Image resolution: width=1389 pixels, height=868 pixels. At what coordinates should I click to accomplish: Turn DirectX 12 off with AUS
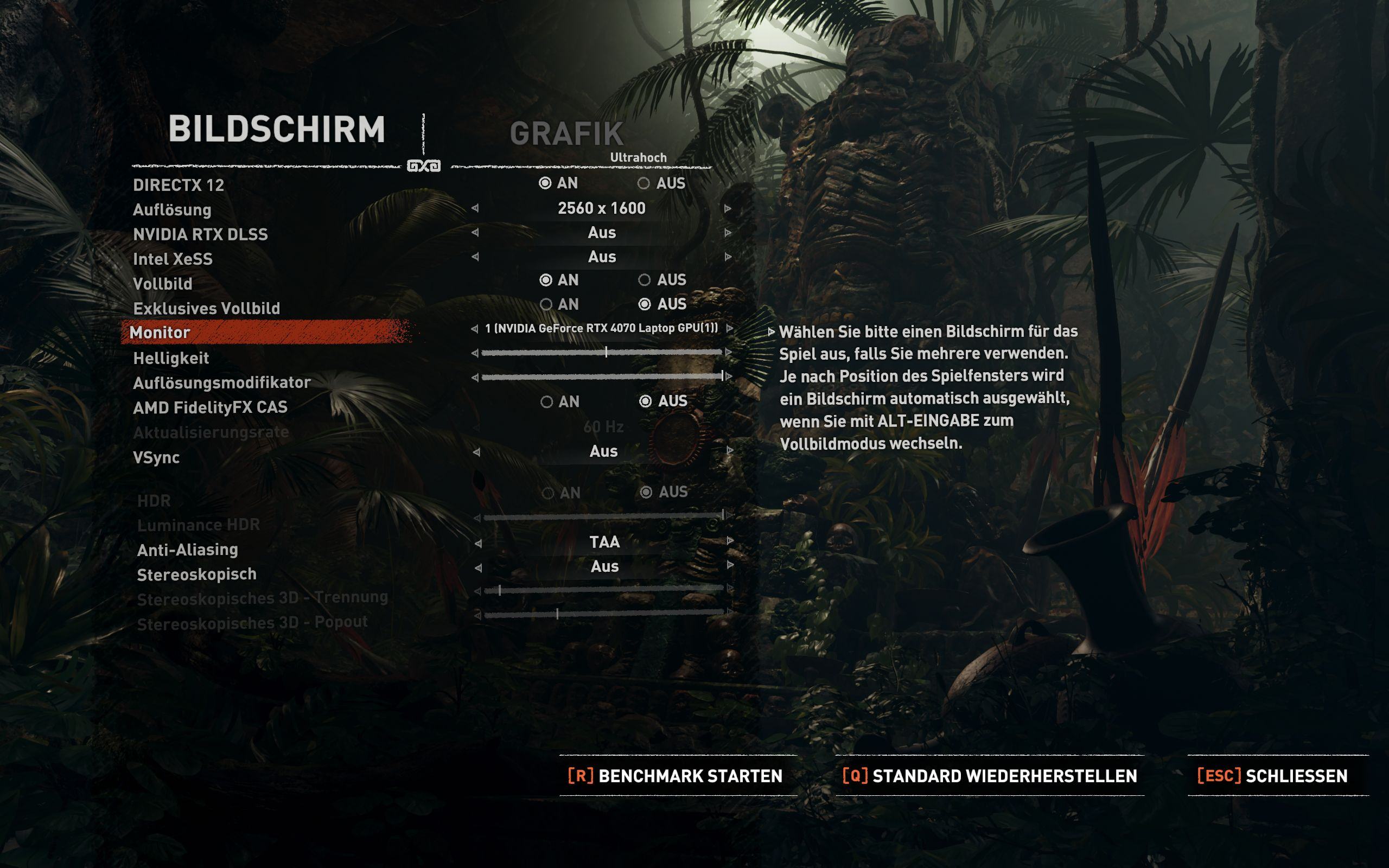pos(644,183)
